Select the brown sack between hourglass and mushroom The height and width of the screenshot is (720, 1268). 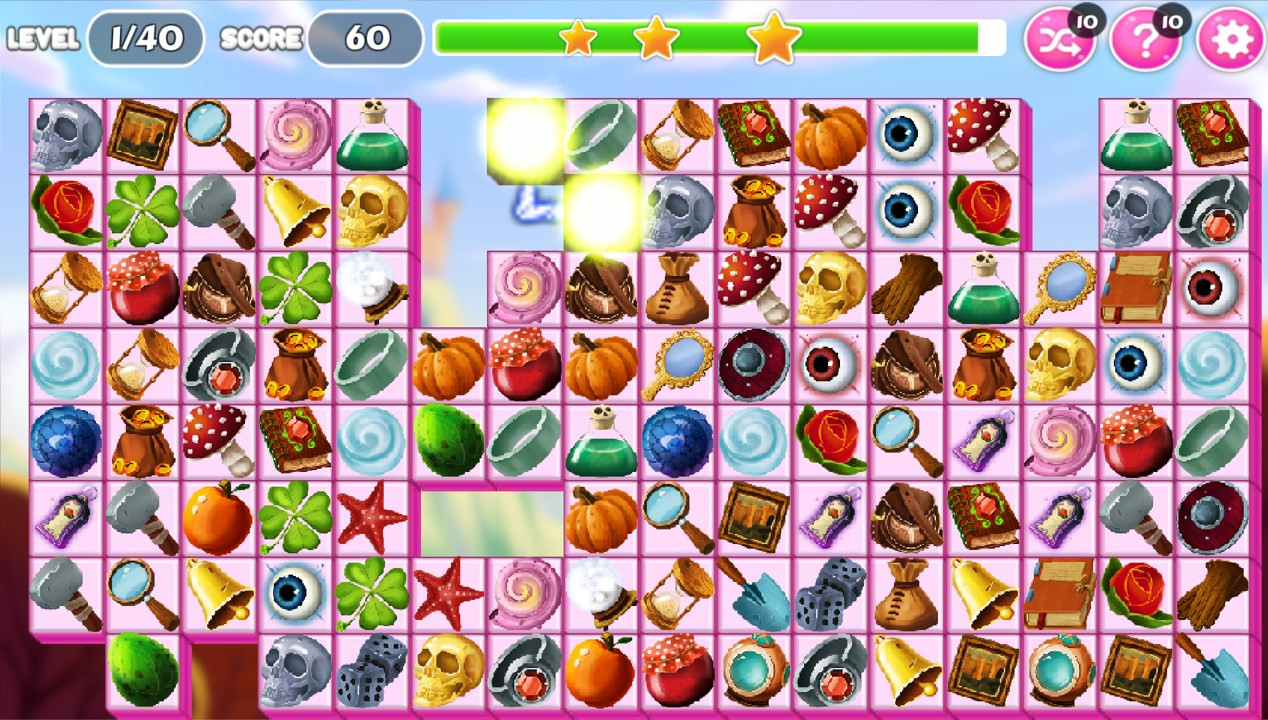coord(677,289)
